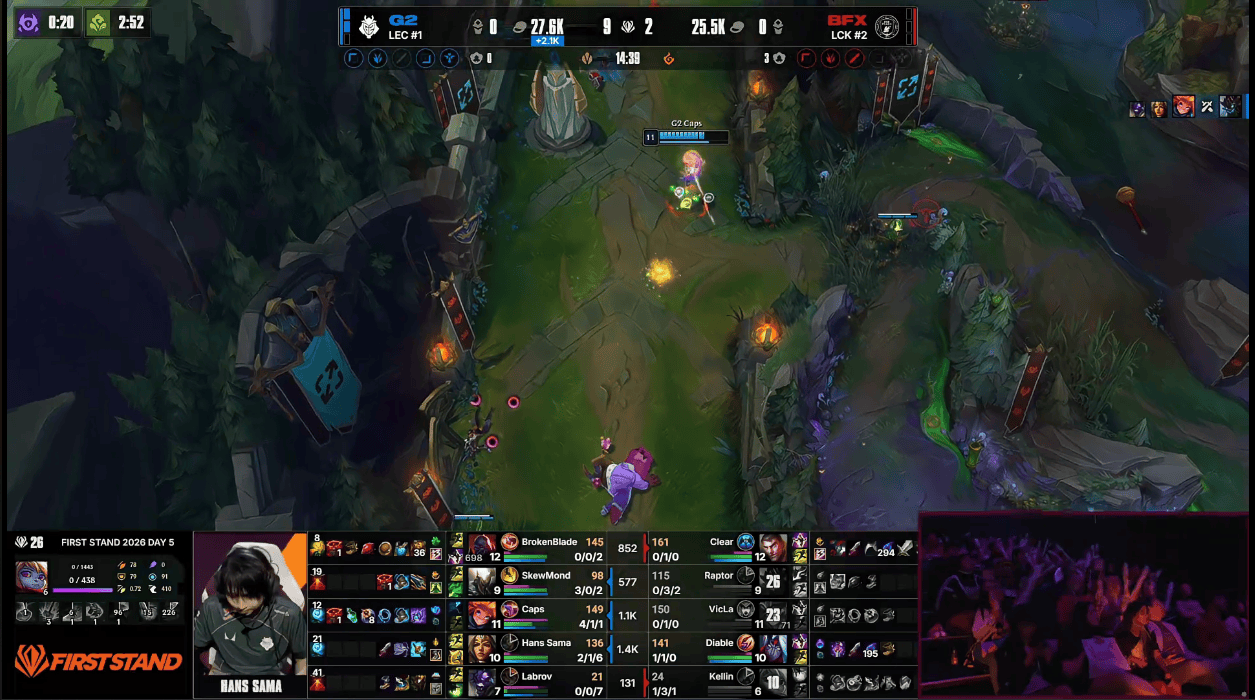Select VicLa's scoreboard row
Viewport: 1255px width, 700px height.
click(x=721, y=609)
